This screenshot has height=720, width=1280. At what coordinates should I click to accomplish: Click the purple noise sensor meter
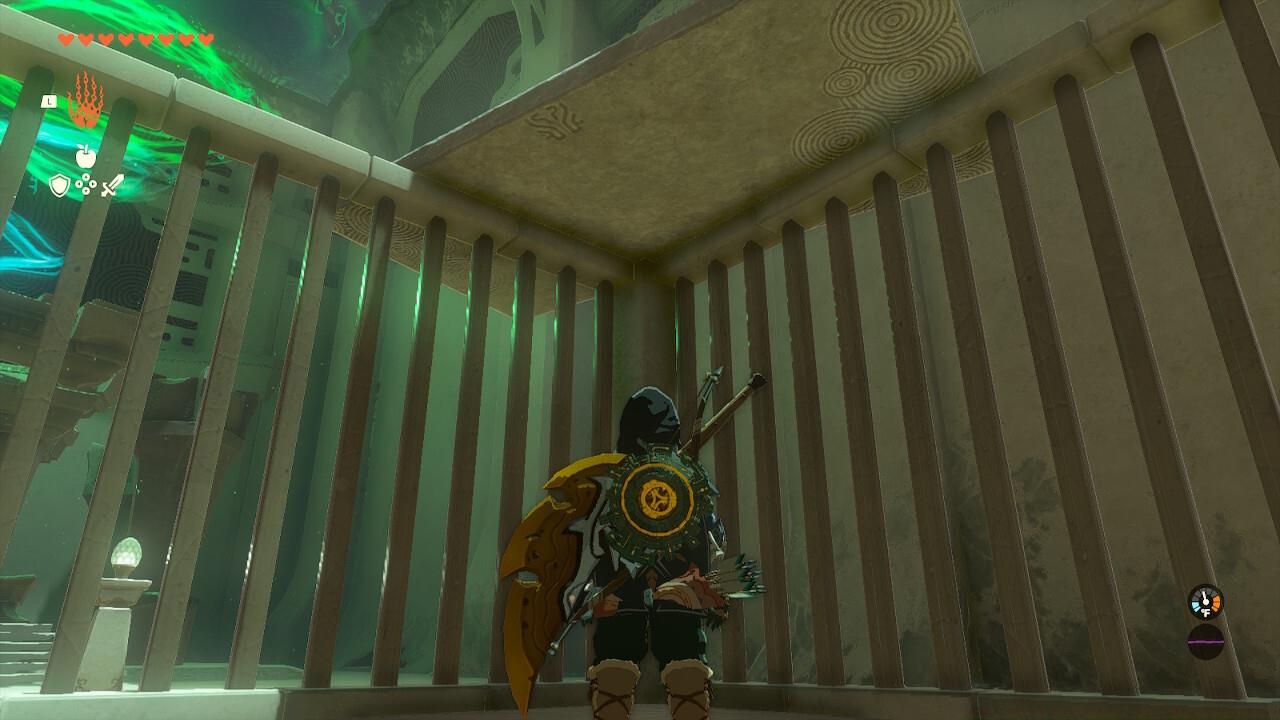(1206, 641)
